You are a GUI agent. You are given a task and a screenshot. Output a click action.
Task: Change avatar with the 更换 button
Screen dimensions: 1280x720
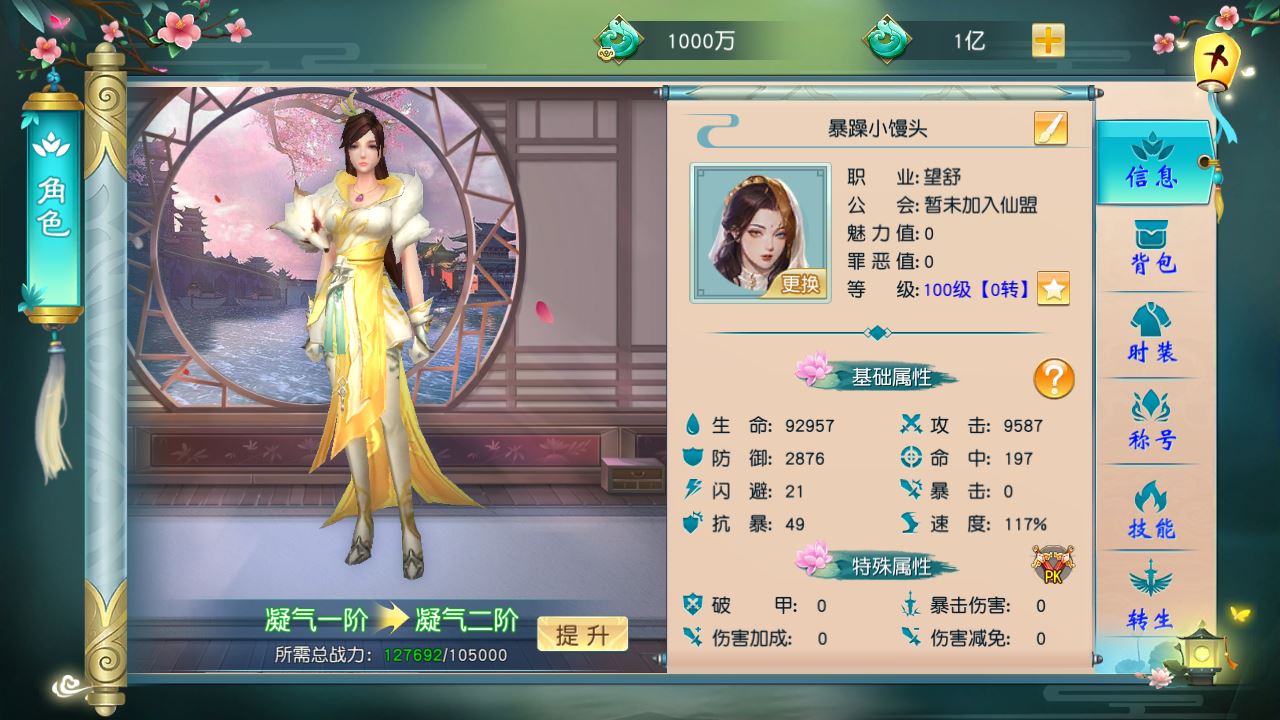click(x=799, y=284)
